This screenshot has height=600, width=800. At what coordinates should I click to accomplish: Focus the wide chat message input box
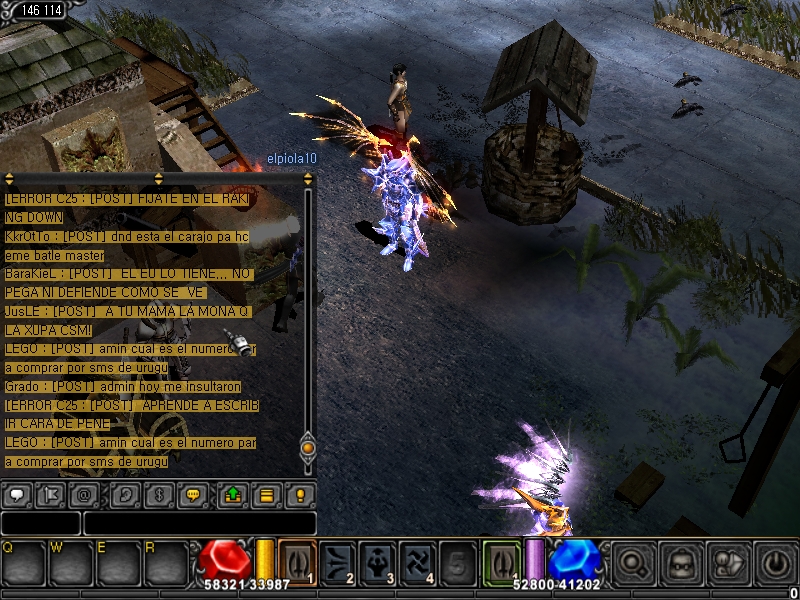pyautogui.click(x=199, y=523)
